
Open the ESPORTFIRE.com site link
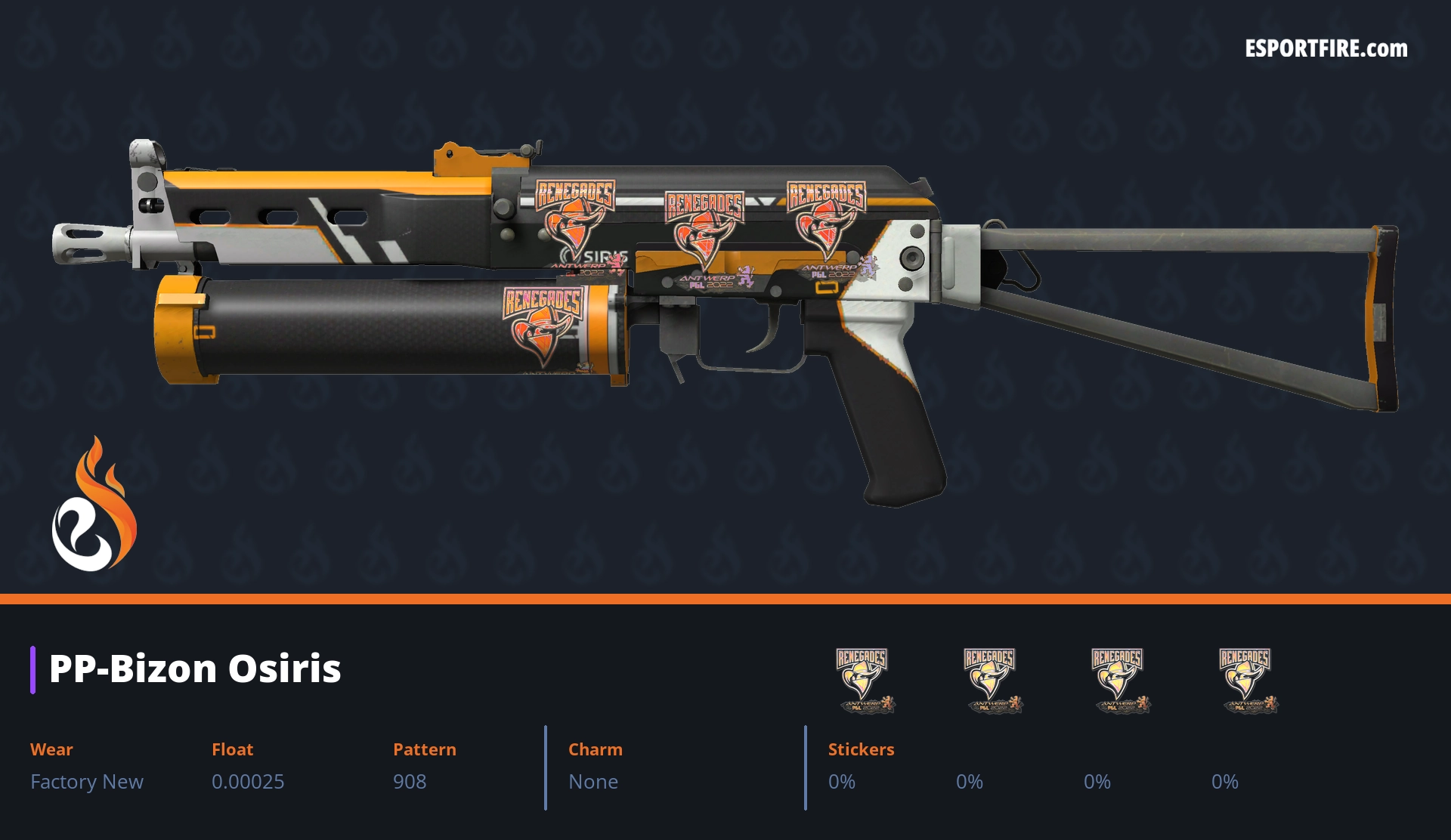tap(1326, 49)
